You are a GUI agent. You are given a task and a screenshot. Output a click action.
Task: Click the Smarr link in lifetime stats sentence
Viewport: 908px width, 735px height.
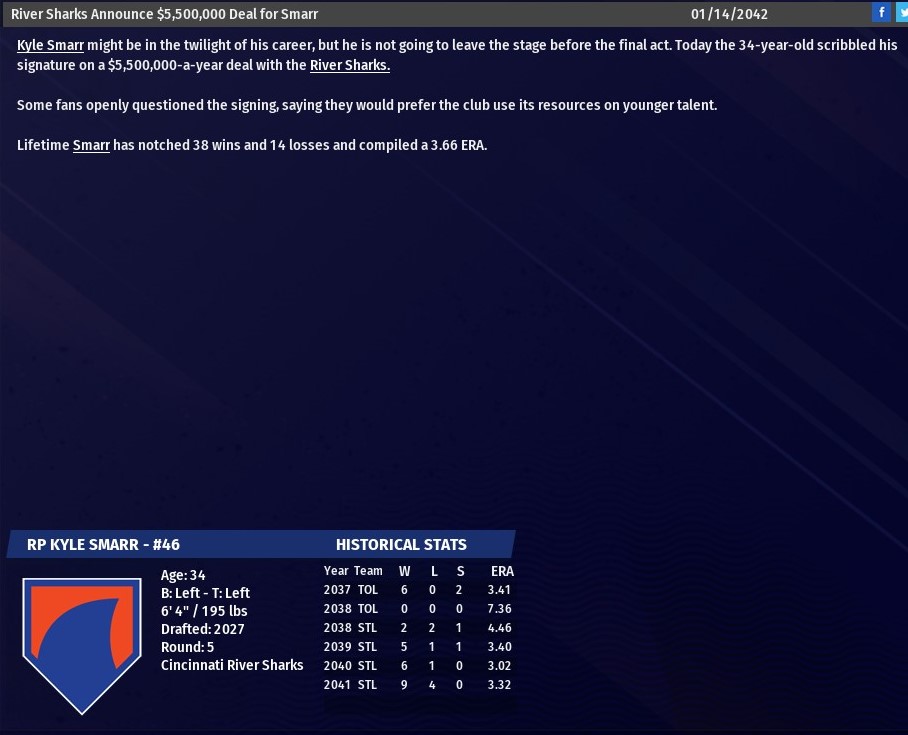tap(91, 145)
